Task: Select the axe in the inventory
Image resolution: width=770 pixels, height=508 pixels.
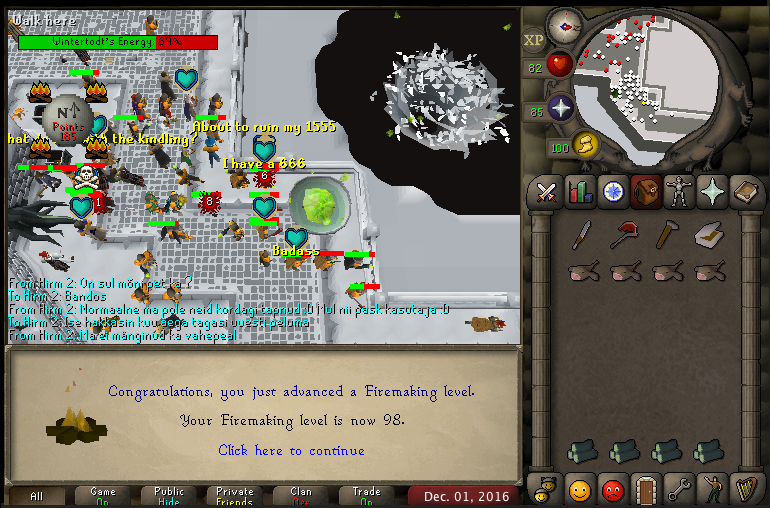Action: pyautogui.click(x=626, y=235)
